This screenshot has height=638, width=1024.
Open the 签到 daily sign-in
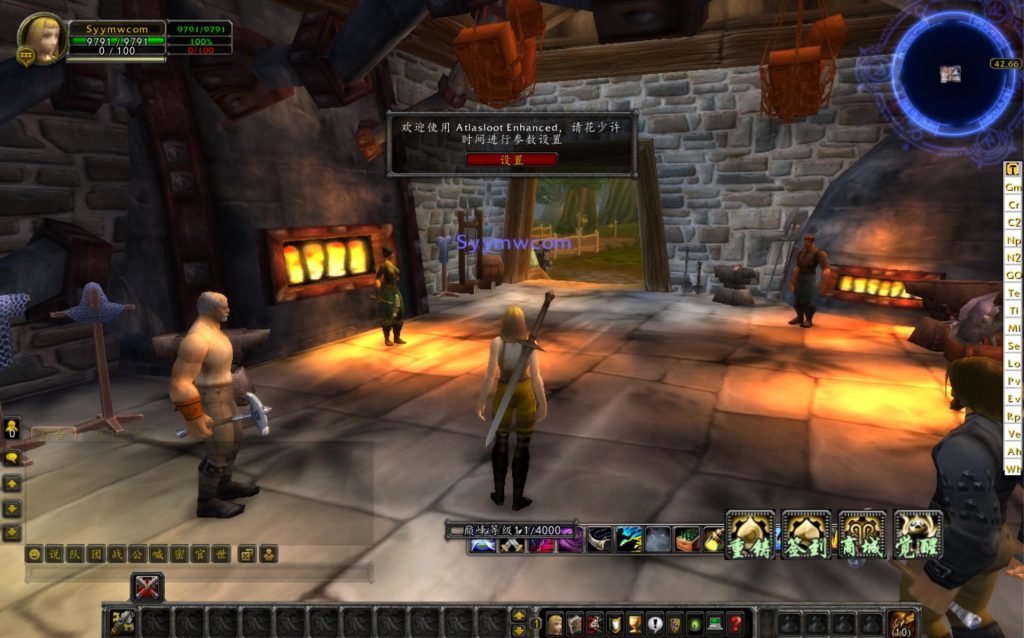(x=806, y=536)
